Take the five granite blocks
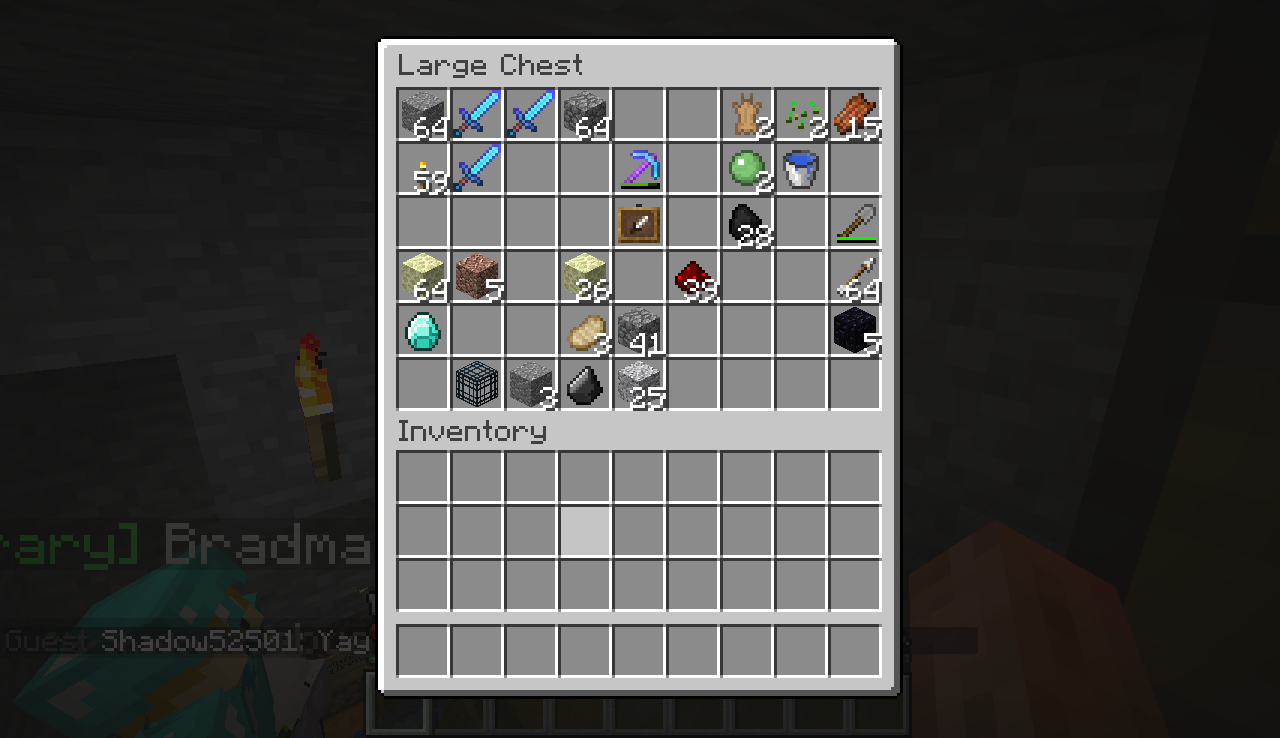The width and height of the screenshot is (1280, 738). (477, 276)
